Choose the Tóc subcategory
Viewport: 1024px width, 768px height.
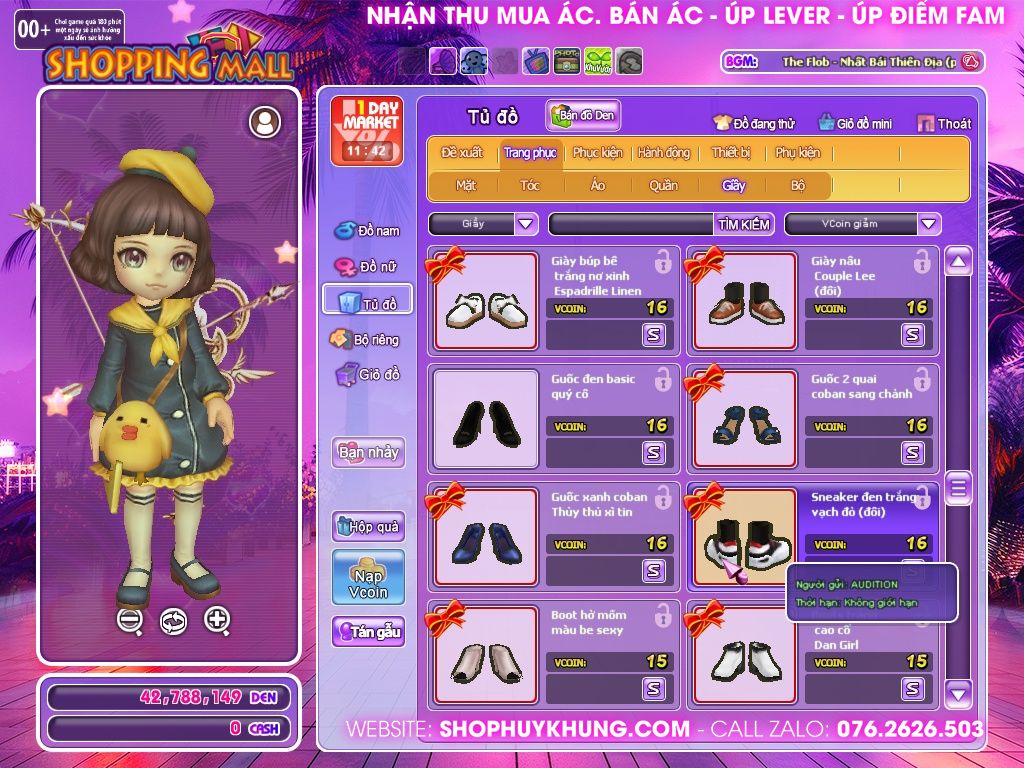point(530,185)
